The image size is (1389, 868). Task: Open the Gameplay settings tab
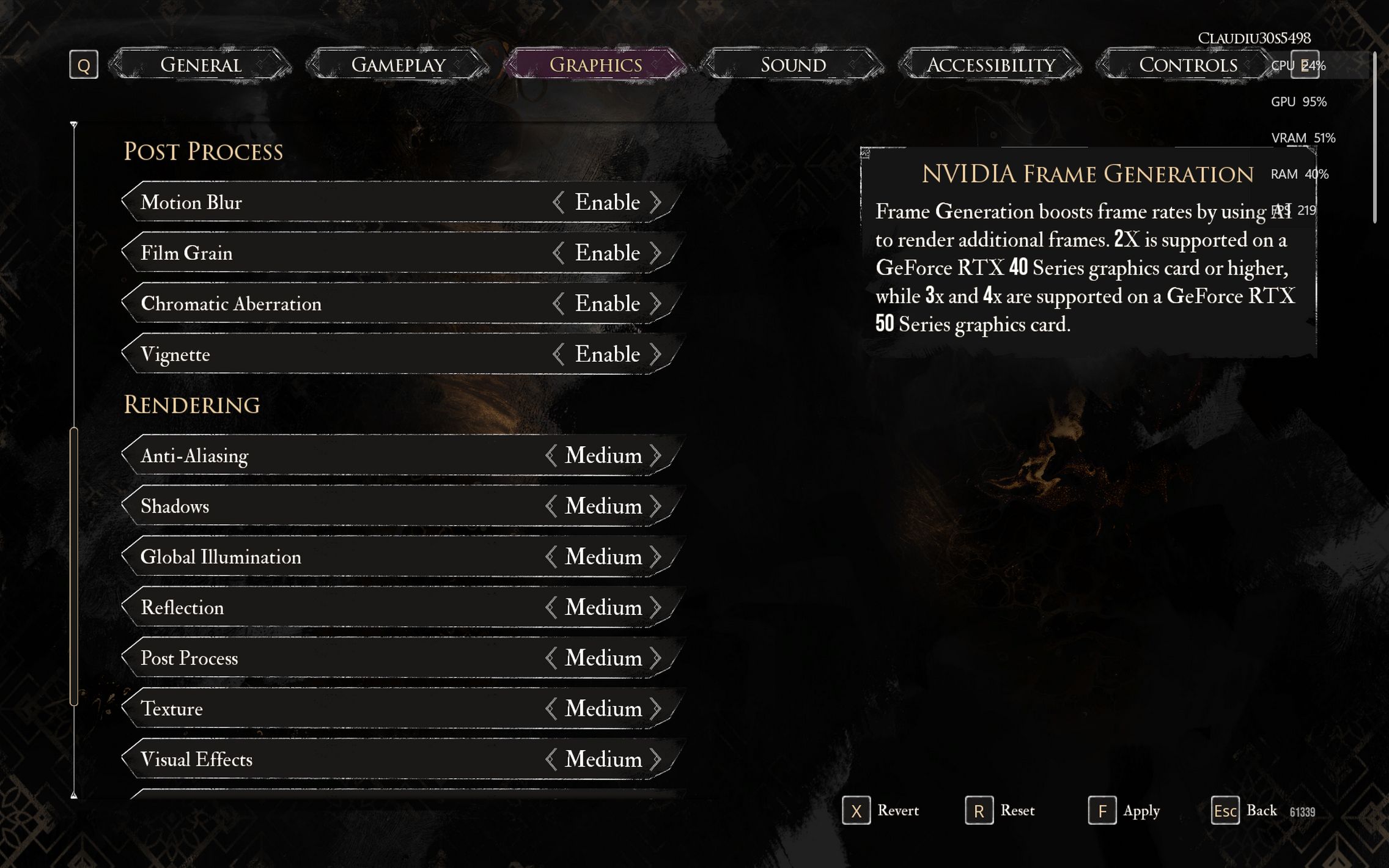coord(398,64)
